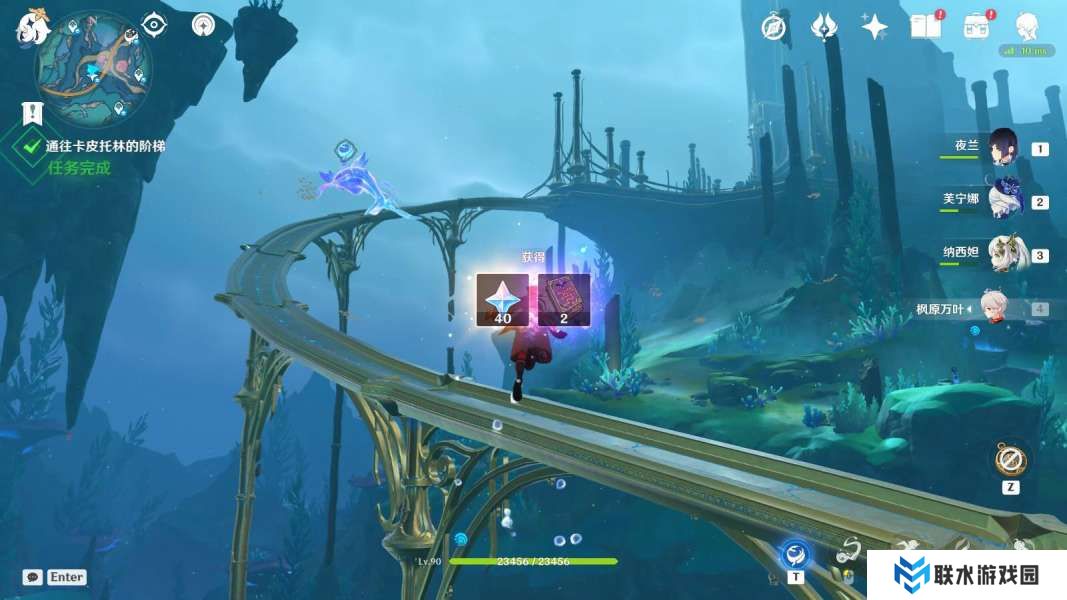The width and height of the screenshot is (1067, 600).
Task: Switch to party member 夜兰
Action: pyautogui.click(x=1003, y=147)
